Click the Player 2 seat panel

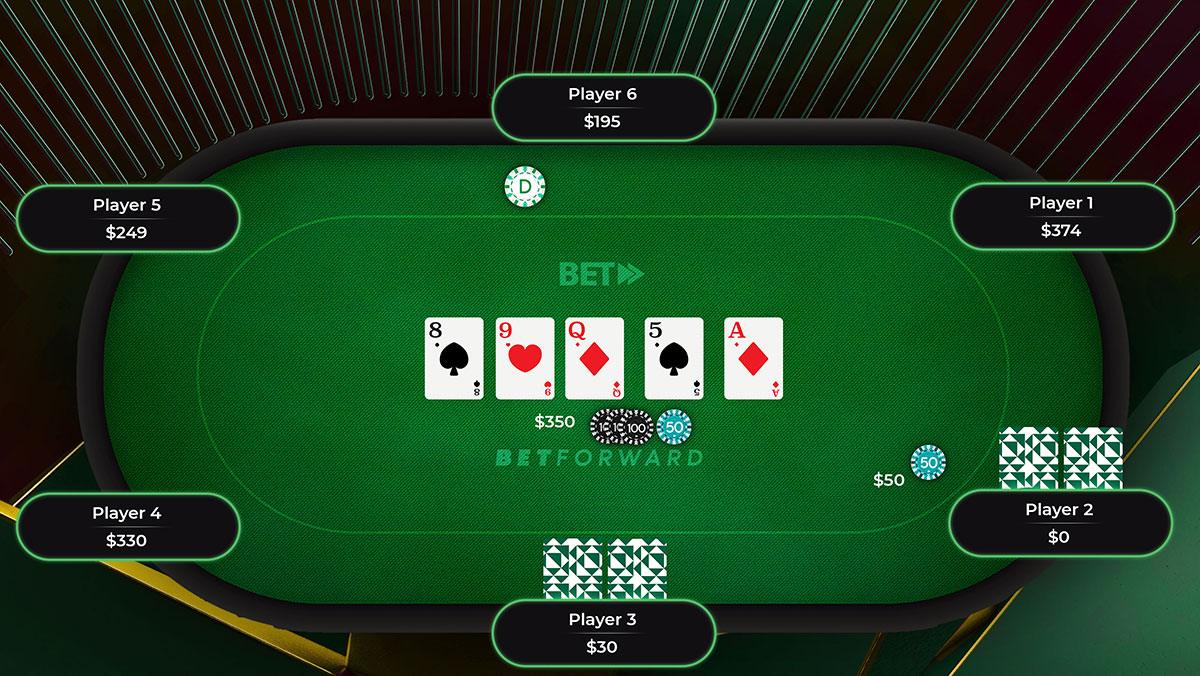[x=1059, y=523]
